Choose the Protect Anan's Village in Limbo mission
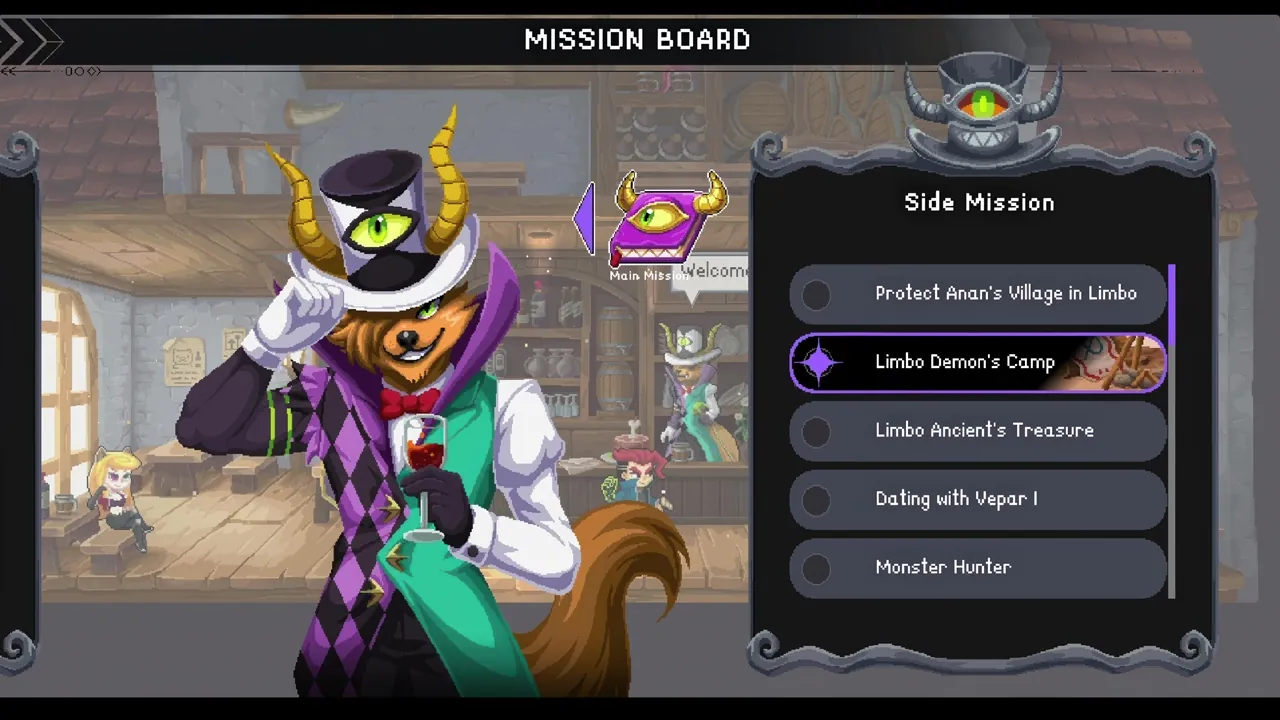Image resolution: width=1280 pixels, height=720 pixels. 1005,293
